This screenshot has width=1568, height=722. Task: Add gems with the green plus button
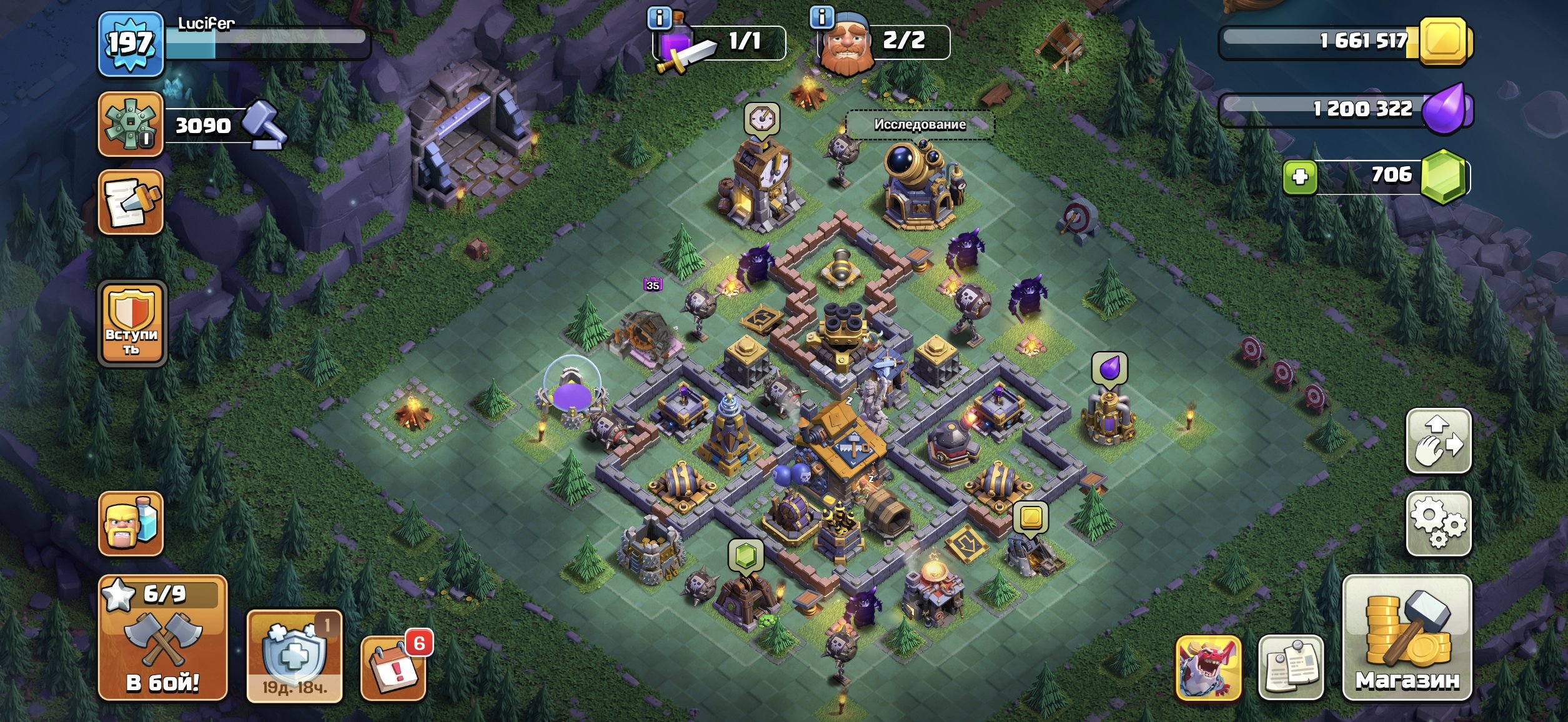coord(1300,177)
